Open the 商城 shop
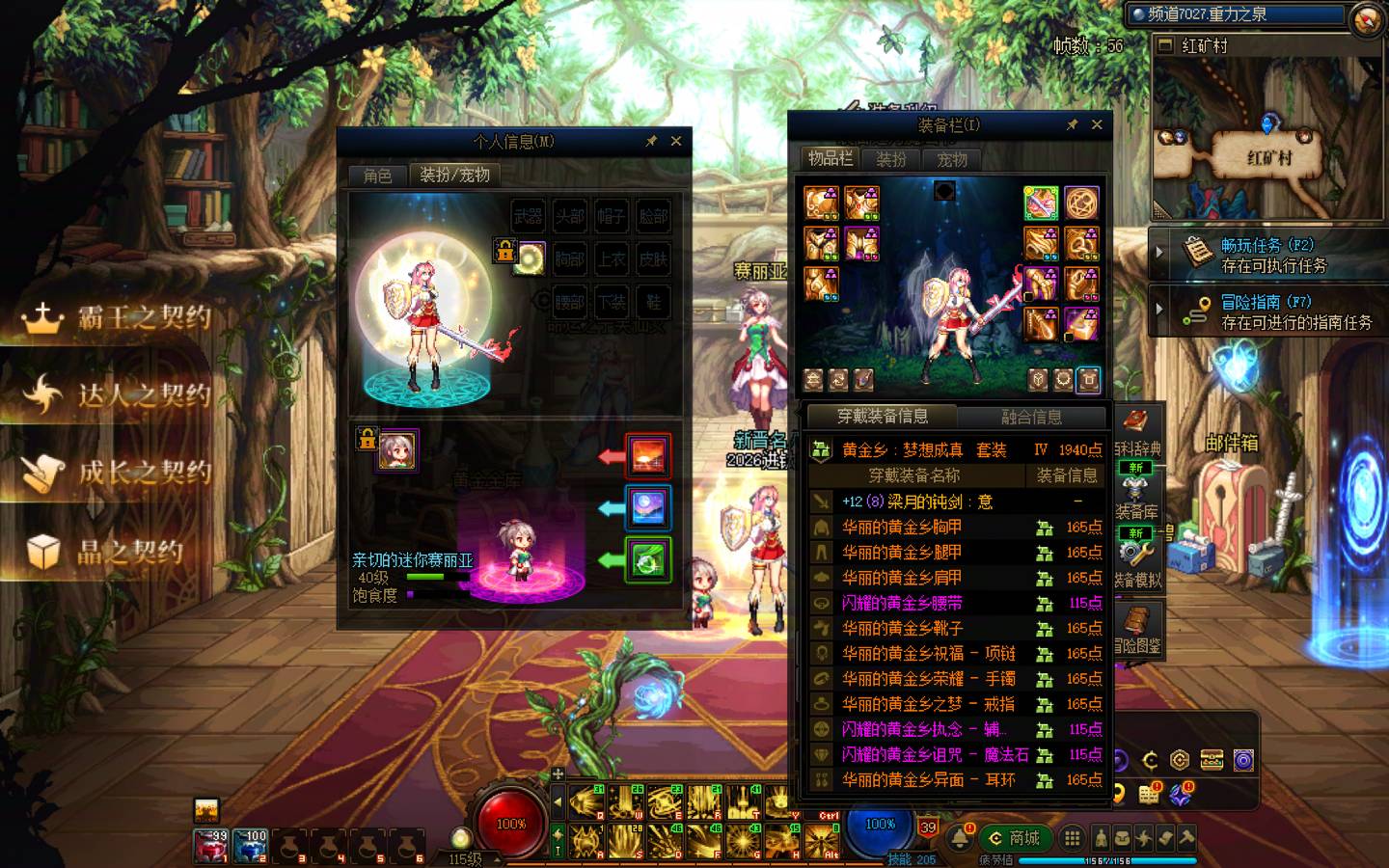The height and width of the screenshot is (868, 1389). coord(1015,837)
